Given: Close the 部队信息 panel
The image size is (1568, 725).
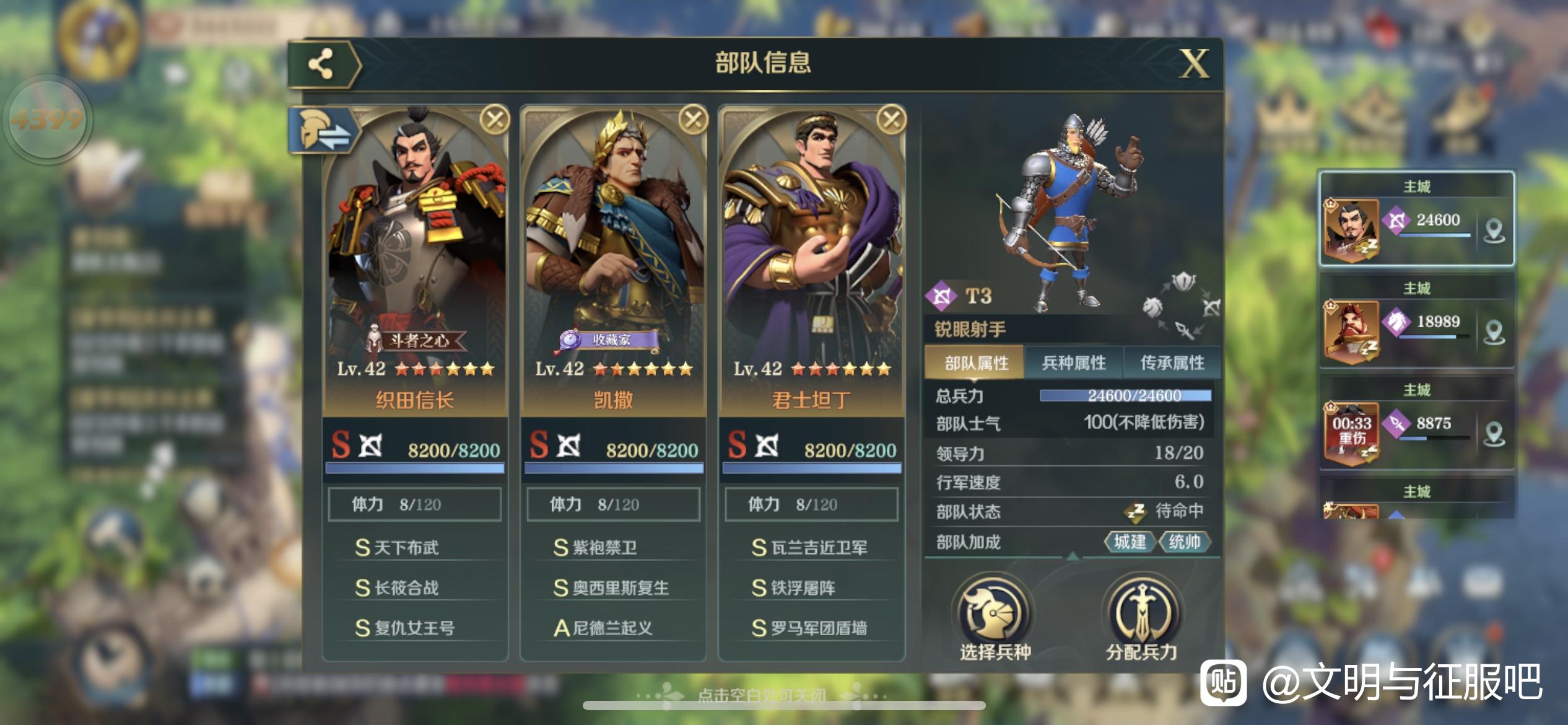Looking at the screenshot, I should [x=1194, y=63].
